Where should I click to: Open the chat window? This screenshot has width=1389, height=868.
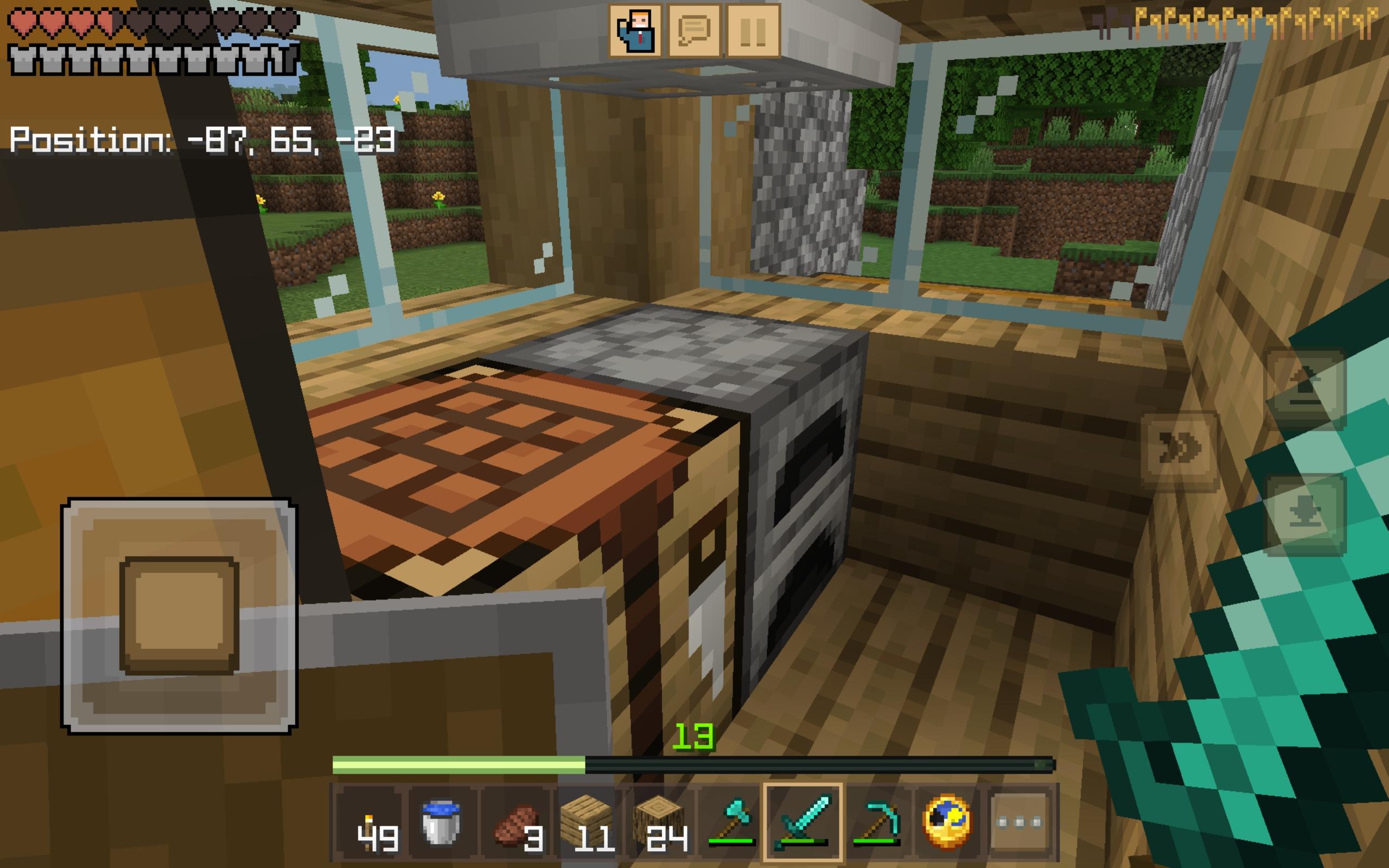pyautogui.click(x=696, y=31)
